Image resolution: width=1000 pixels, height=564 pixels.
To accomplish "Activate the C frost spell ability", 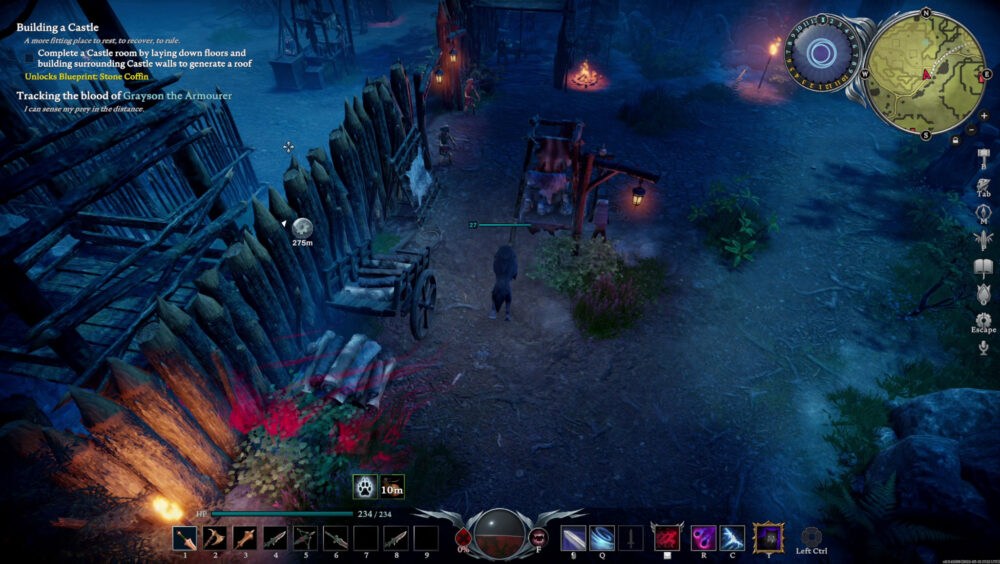I will (732, 538).
